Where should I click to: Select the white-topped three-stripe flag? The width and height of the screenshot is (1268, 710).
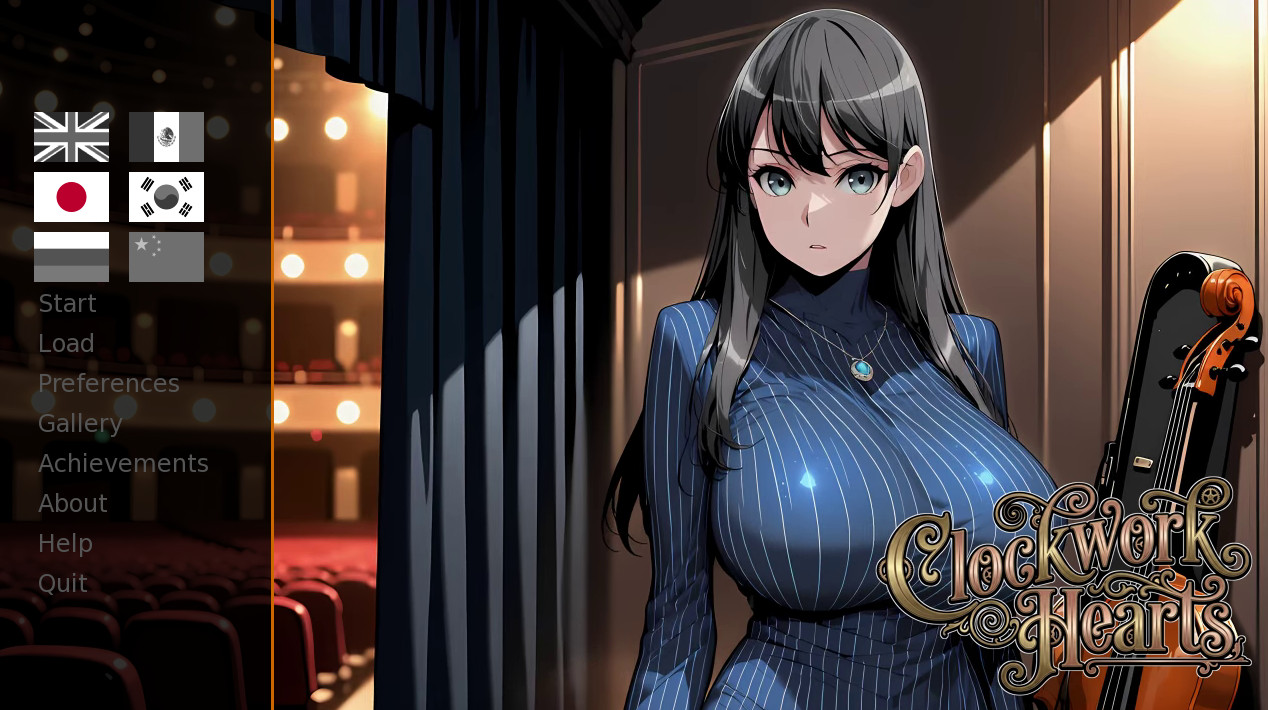(71, 257)
